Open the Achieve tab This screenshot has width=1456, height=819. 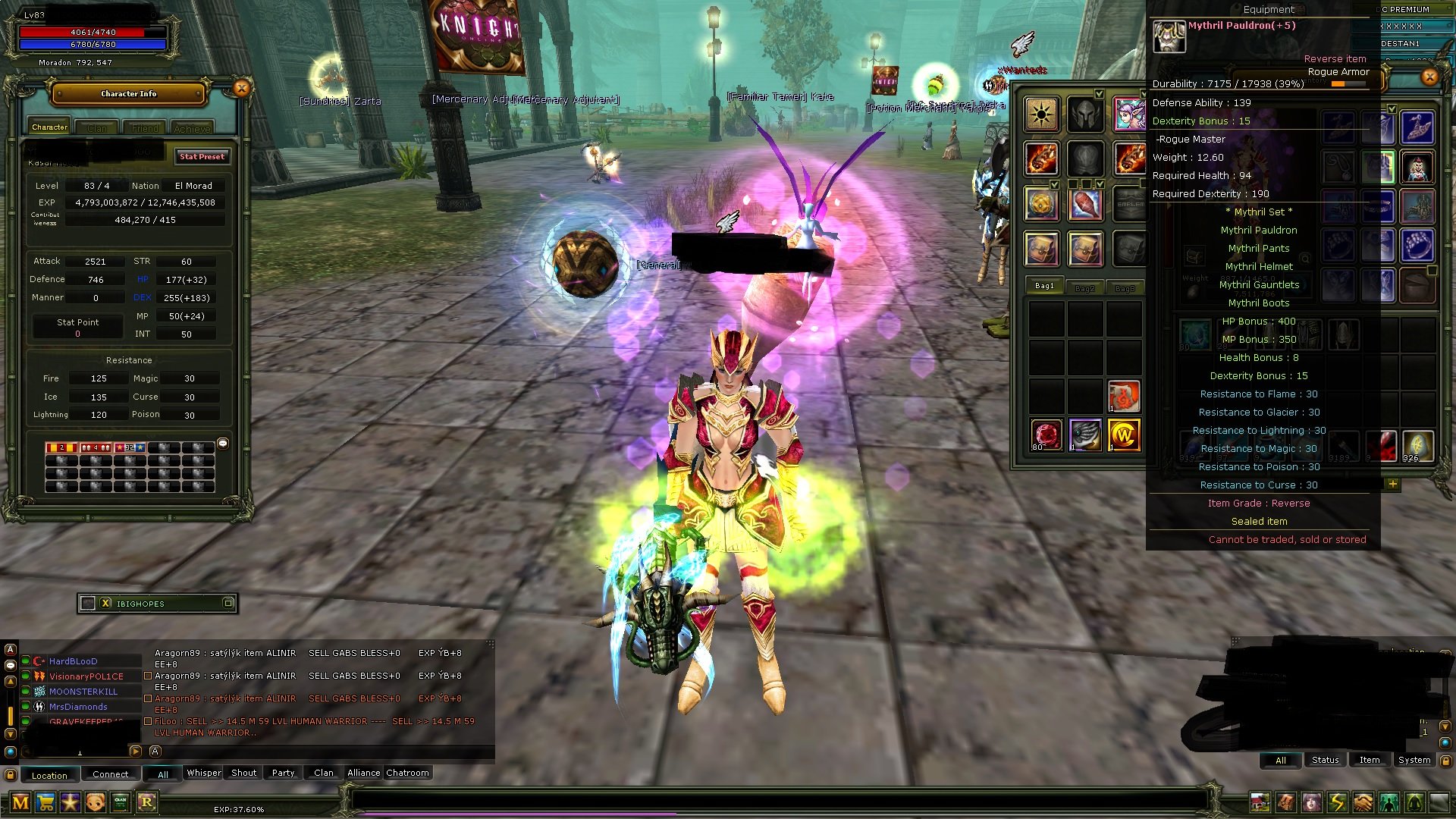pos(192,128)
